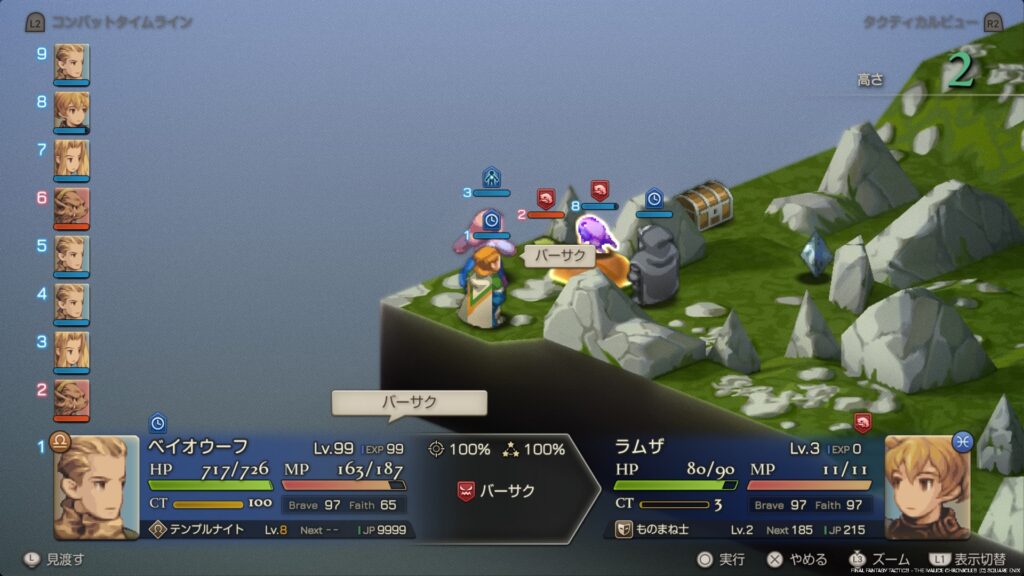Click the clock status icon above Beowulf's name
This screenshot has width=1024, height=576.
point(157,423)
